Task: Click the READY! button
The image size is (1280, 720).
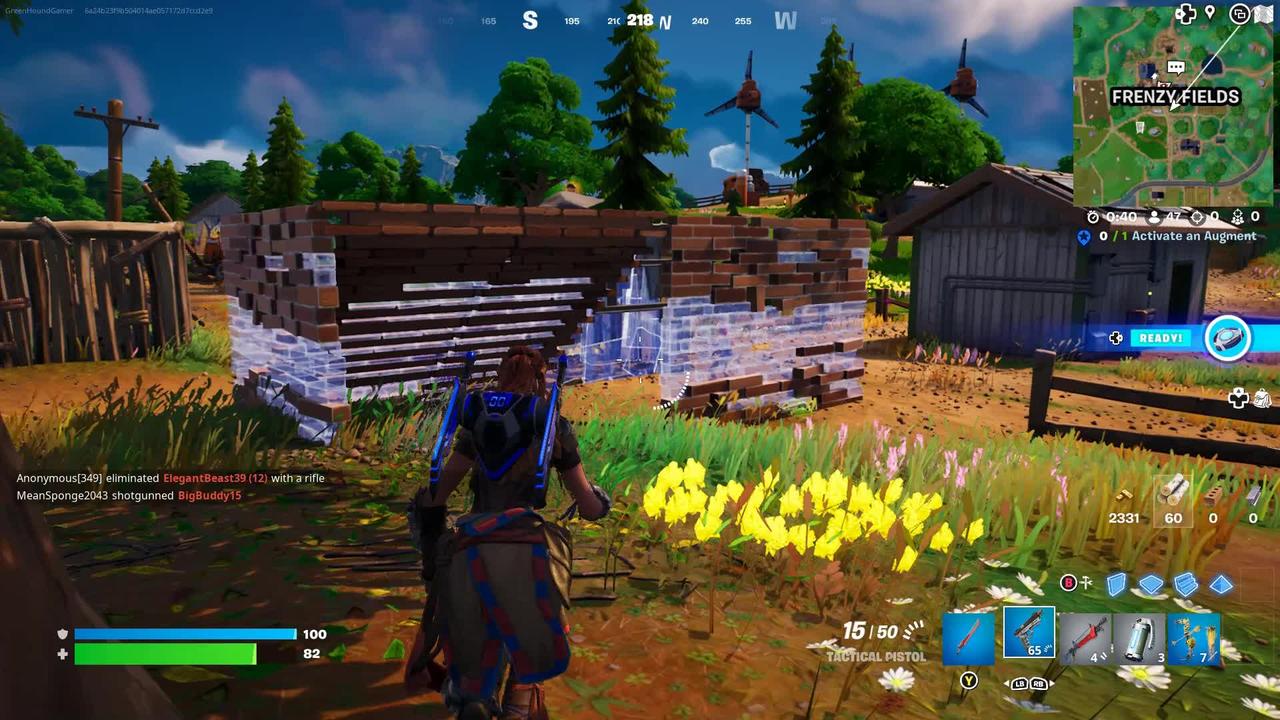Action: tap(1160, 338)
